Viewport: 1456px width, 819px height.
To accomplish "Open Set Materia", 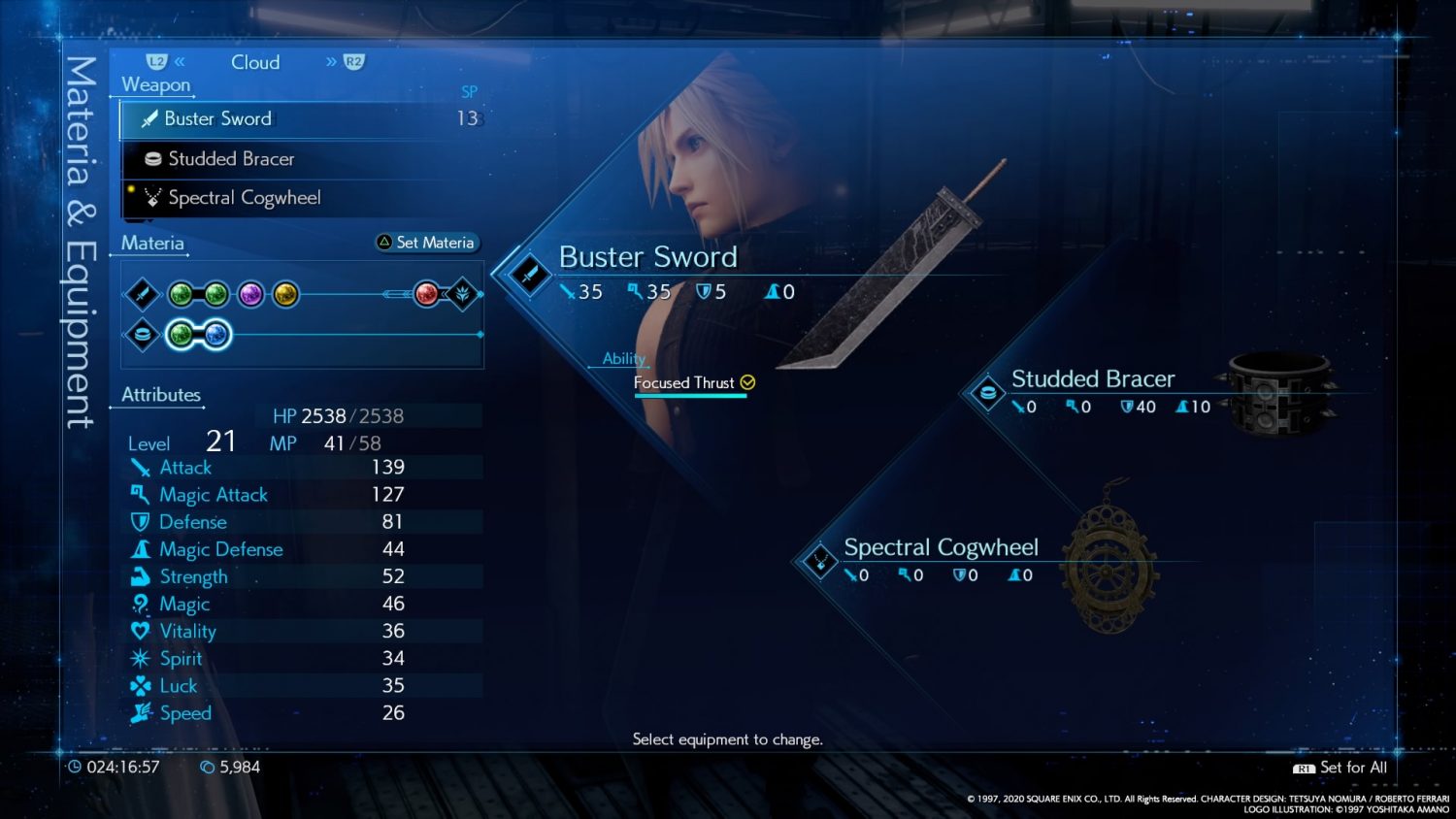I will [x=428, y=243].
